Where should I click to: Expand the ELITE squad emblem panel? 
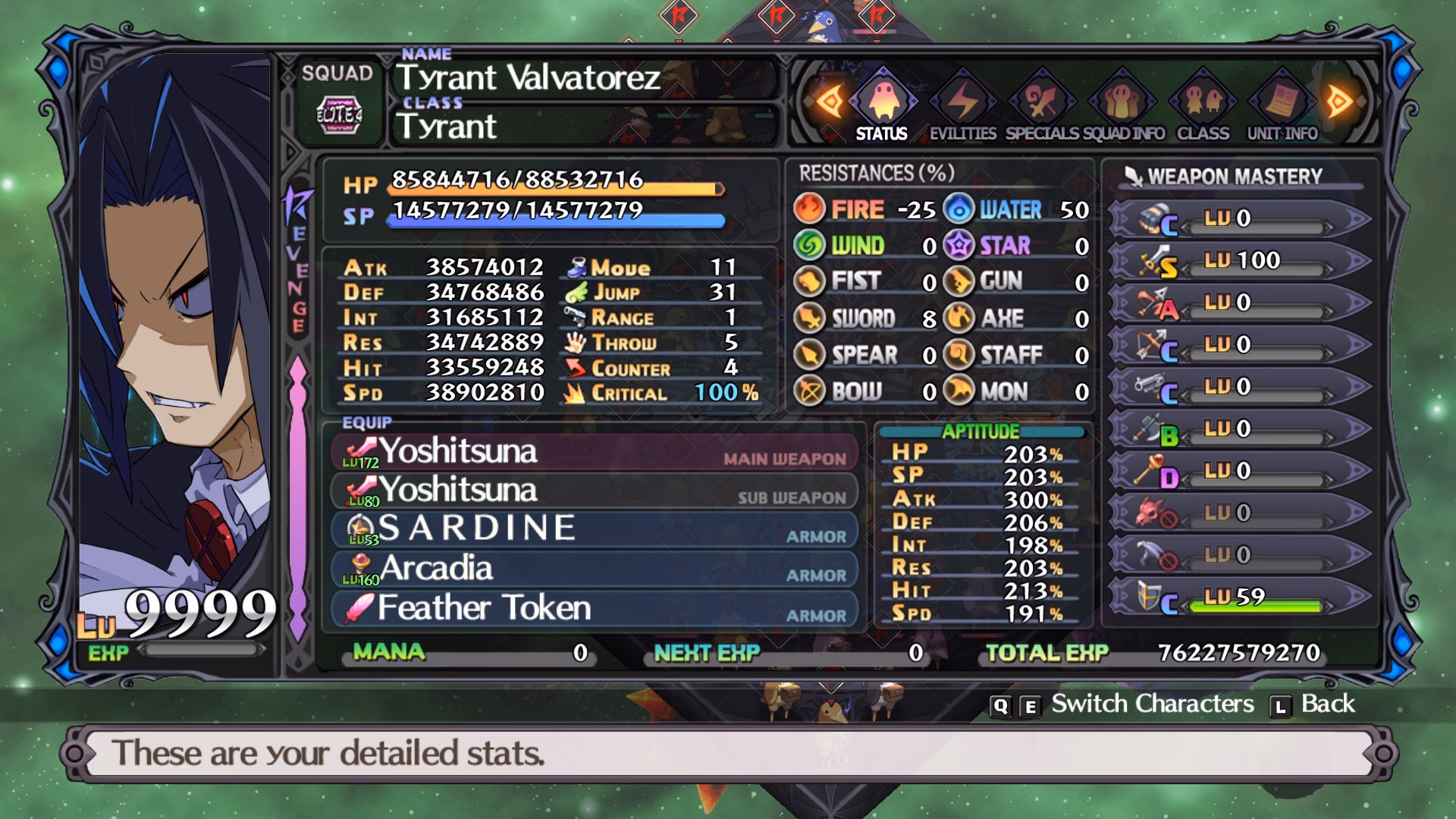coord(338,114)
